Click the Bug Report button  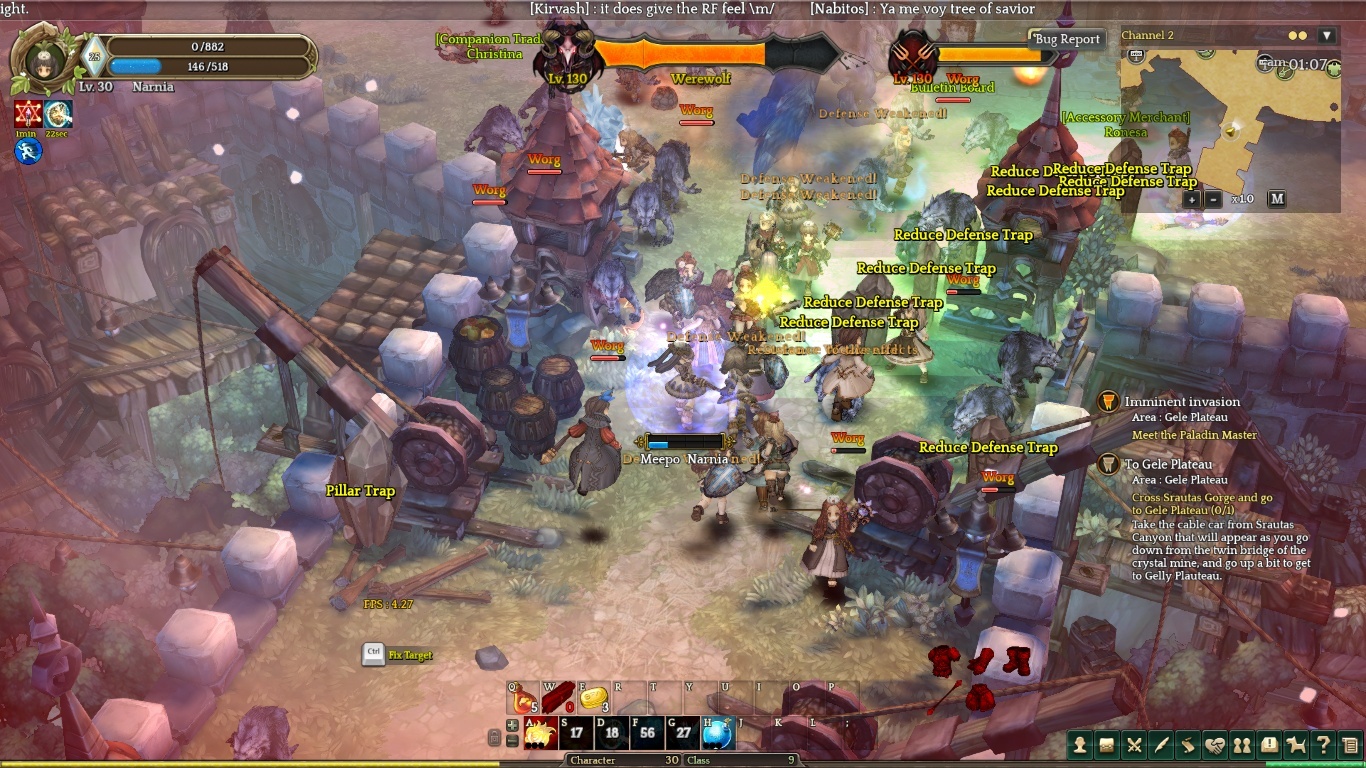point(1067,39)
